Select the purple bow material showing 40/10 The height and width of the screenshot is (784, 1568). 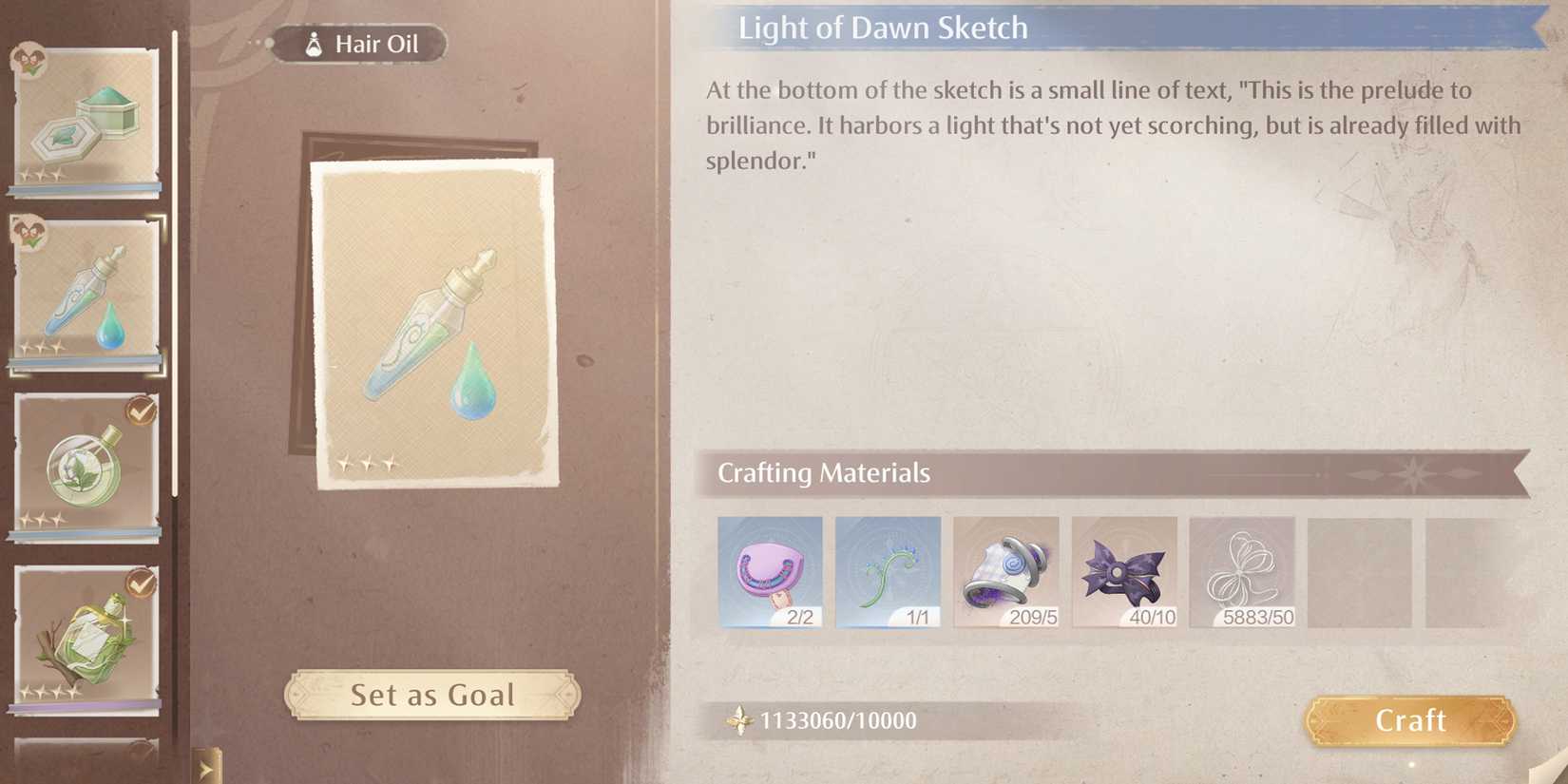(1125, 570)
